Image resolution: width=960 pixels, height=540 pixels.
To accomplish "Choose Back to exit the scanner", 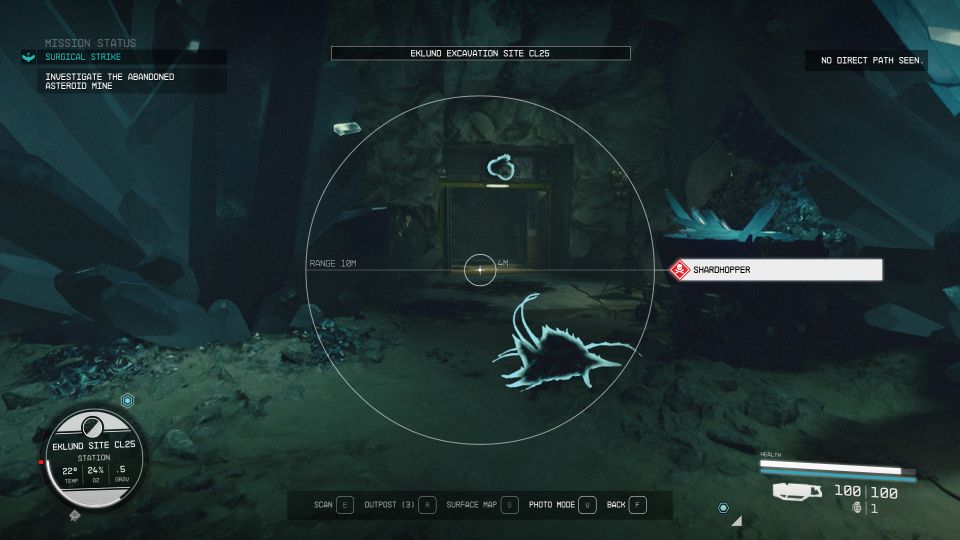I will click(x=626, y=505).
